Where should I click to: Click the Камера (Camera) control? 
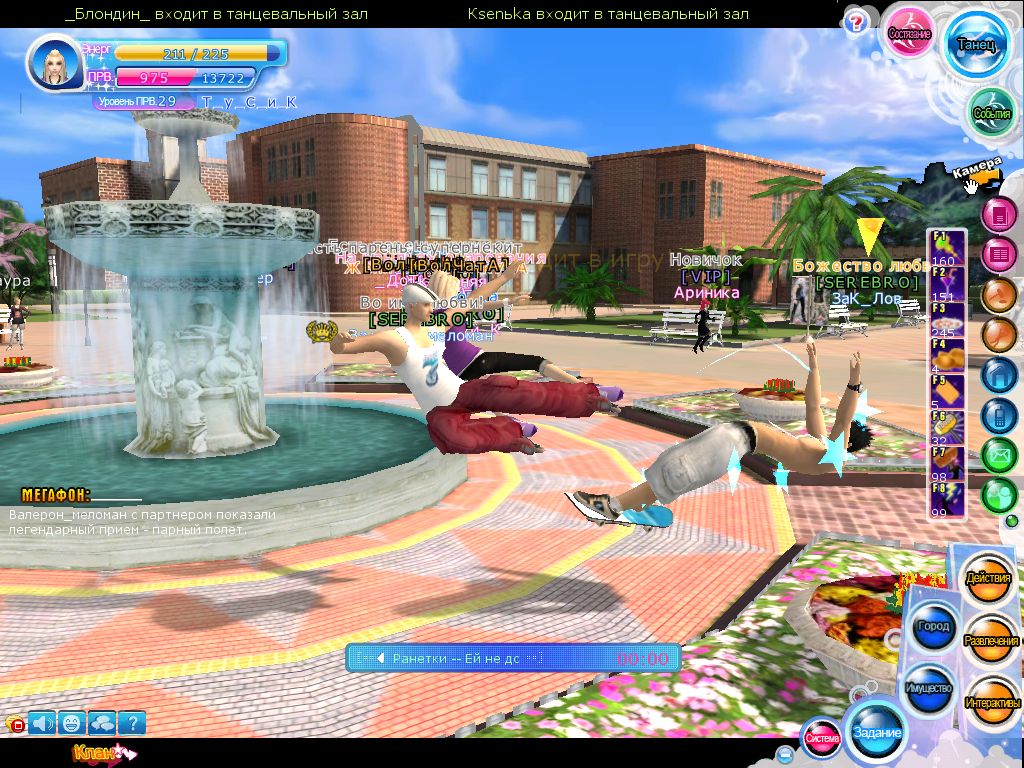[x=977, y=171]
